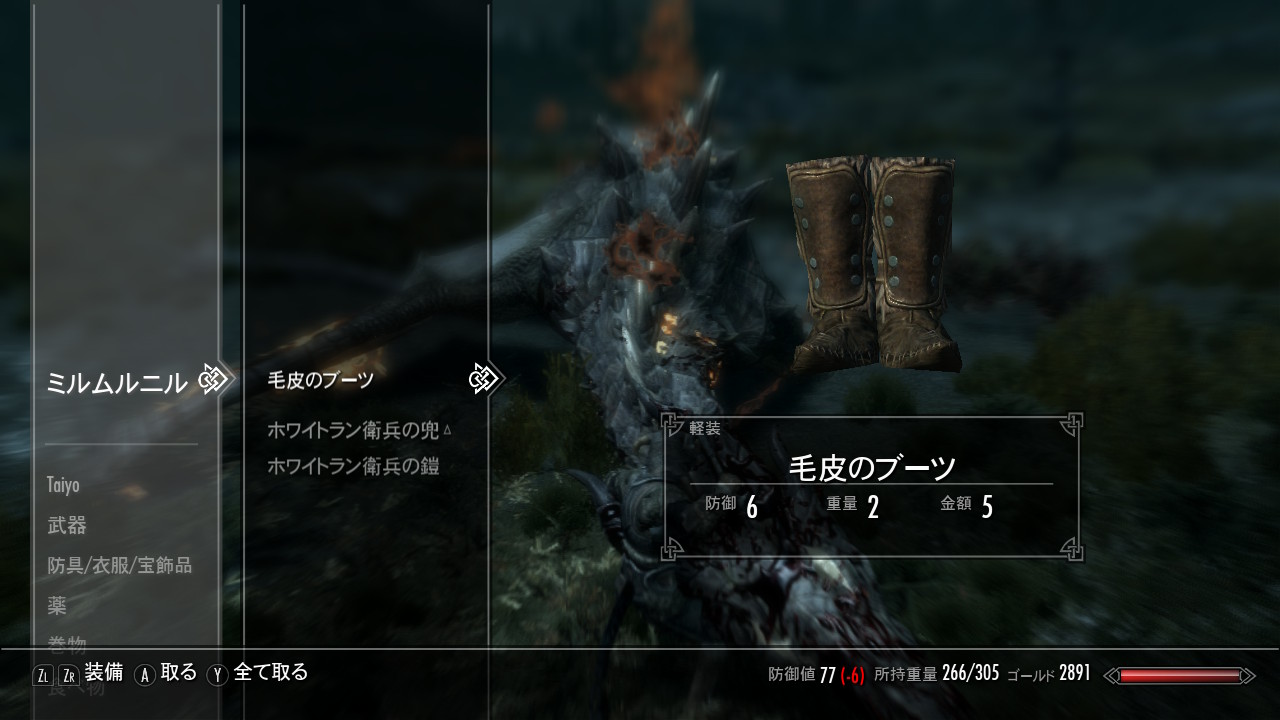
Task: Select ホワイトラン衛兵の兜 item
Action: 353,430
